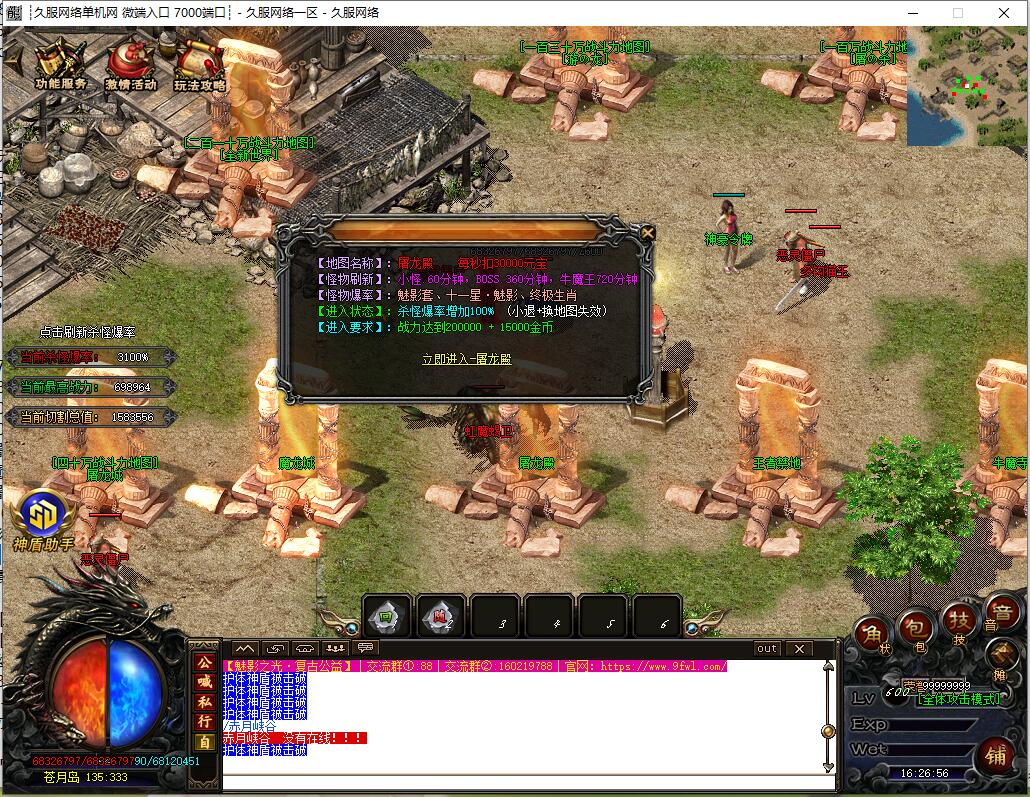This screenshot has width=1030, height=797.
Task: Toggle the 音 sound button
Action: click(1000, 612)
